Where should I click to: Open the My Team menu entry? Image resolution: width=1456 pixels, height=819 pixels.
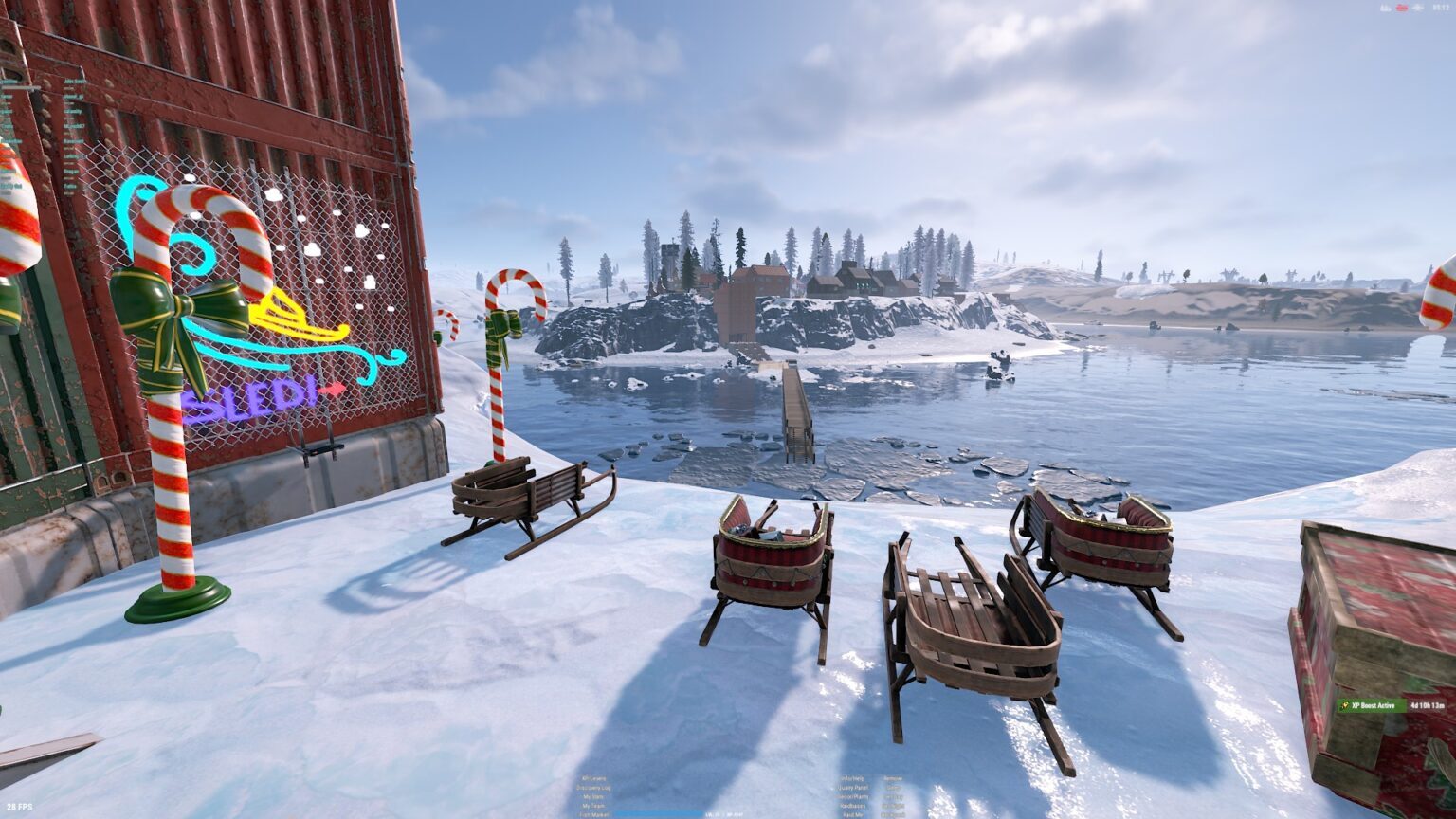(594, 806)
